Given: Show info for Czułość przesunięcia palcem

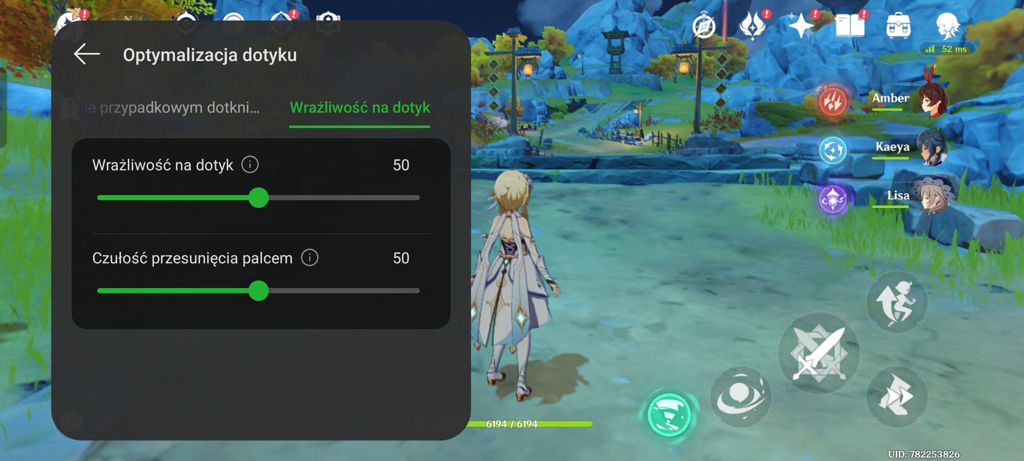Looking at the screenshot, I should (310, 258).
